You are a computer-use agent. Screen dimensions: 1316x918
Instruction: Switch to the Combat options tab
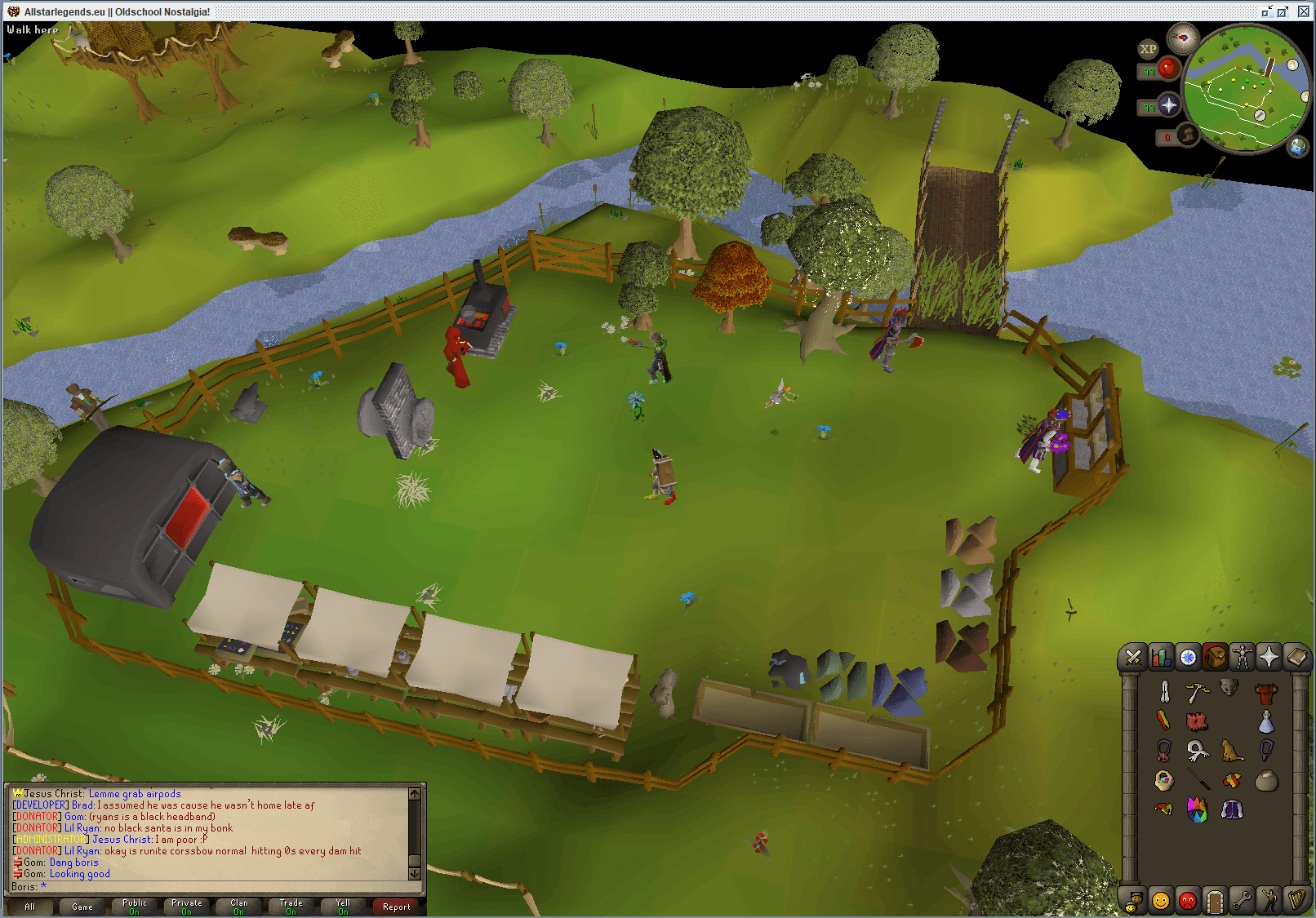pyautogui.click(x=1133, y=657)
